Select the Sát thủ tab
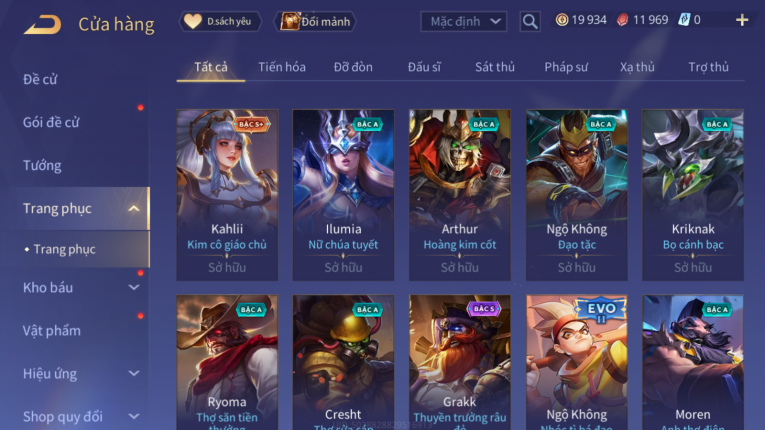This screenshot has width=765, height=430. (x=495, y=67)
